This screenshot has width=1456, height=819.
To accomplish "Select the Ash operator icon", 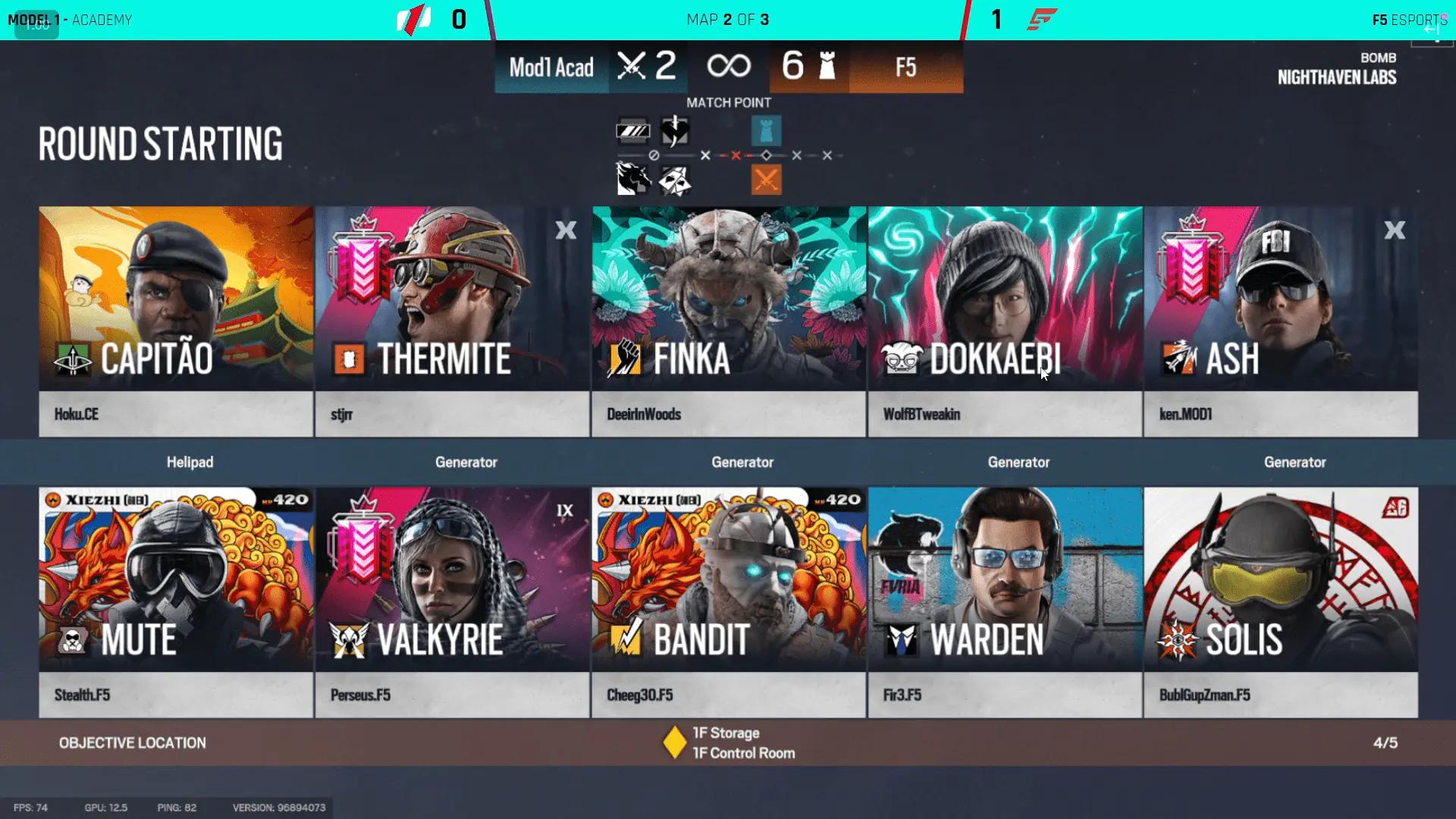I will pyautogui.click(x=1180, y=358).
